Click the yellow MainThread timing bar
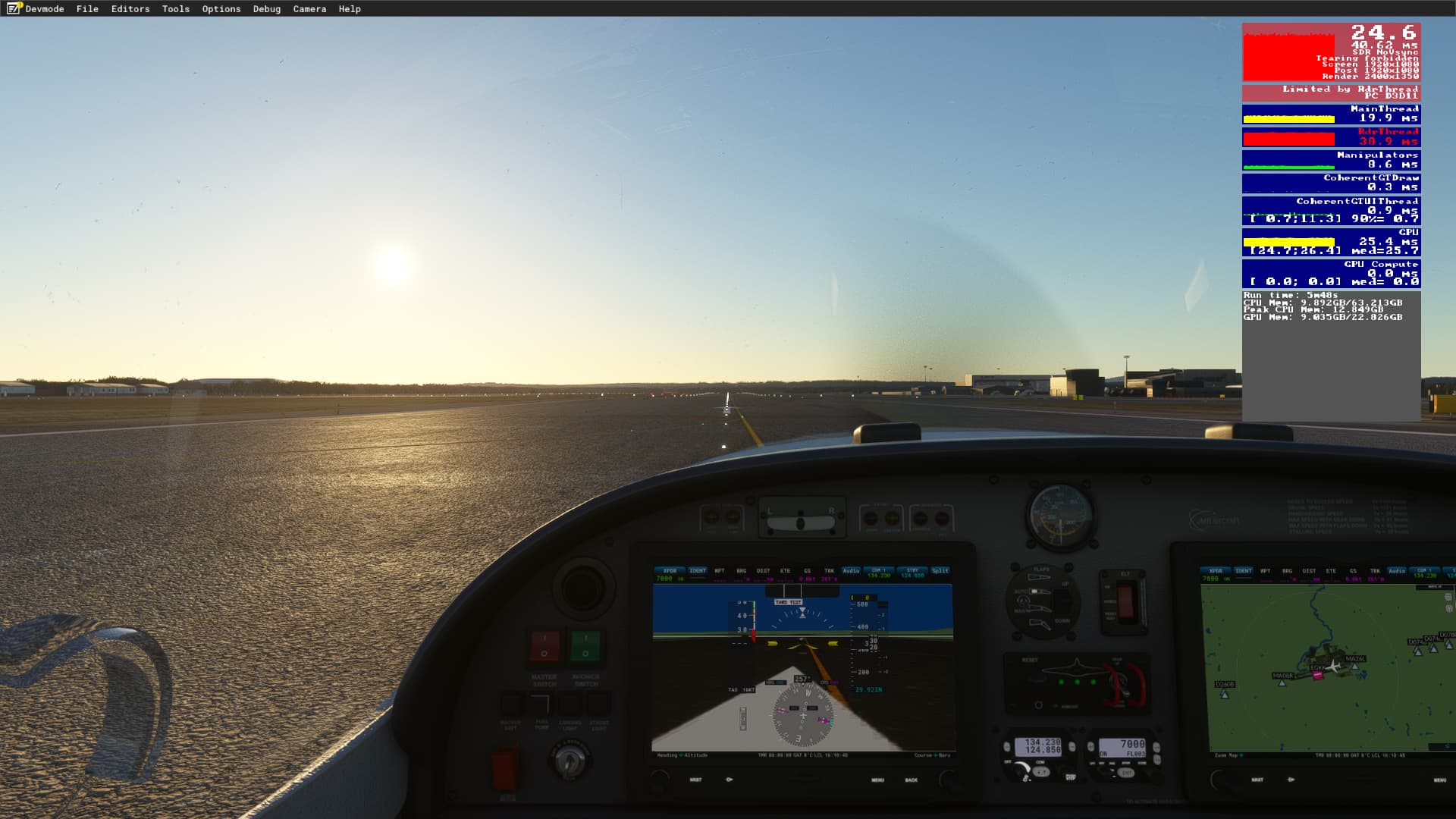 coord(1289,118)
